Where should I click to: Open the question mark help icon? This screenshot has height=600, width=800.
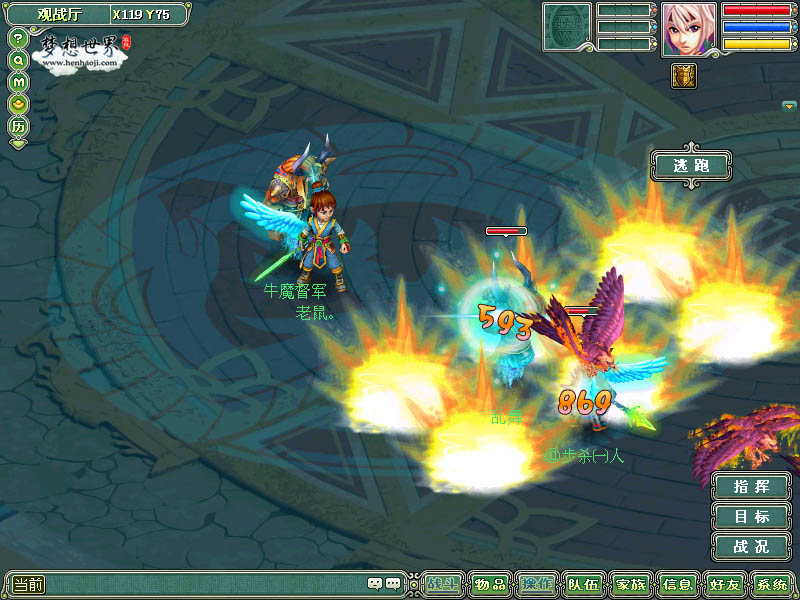point(18,38)
